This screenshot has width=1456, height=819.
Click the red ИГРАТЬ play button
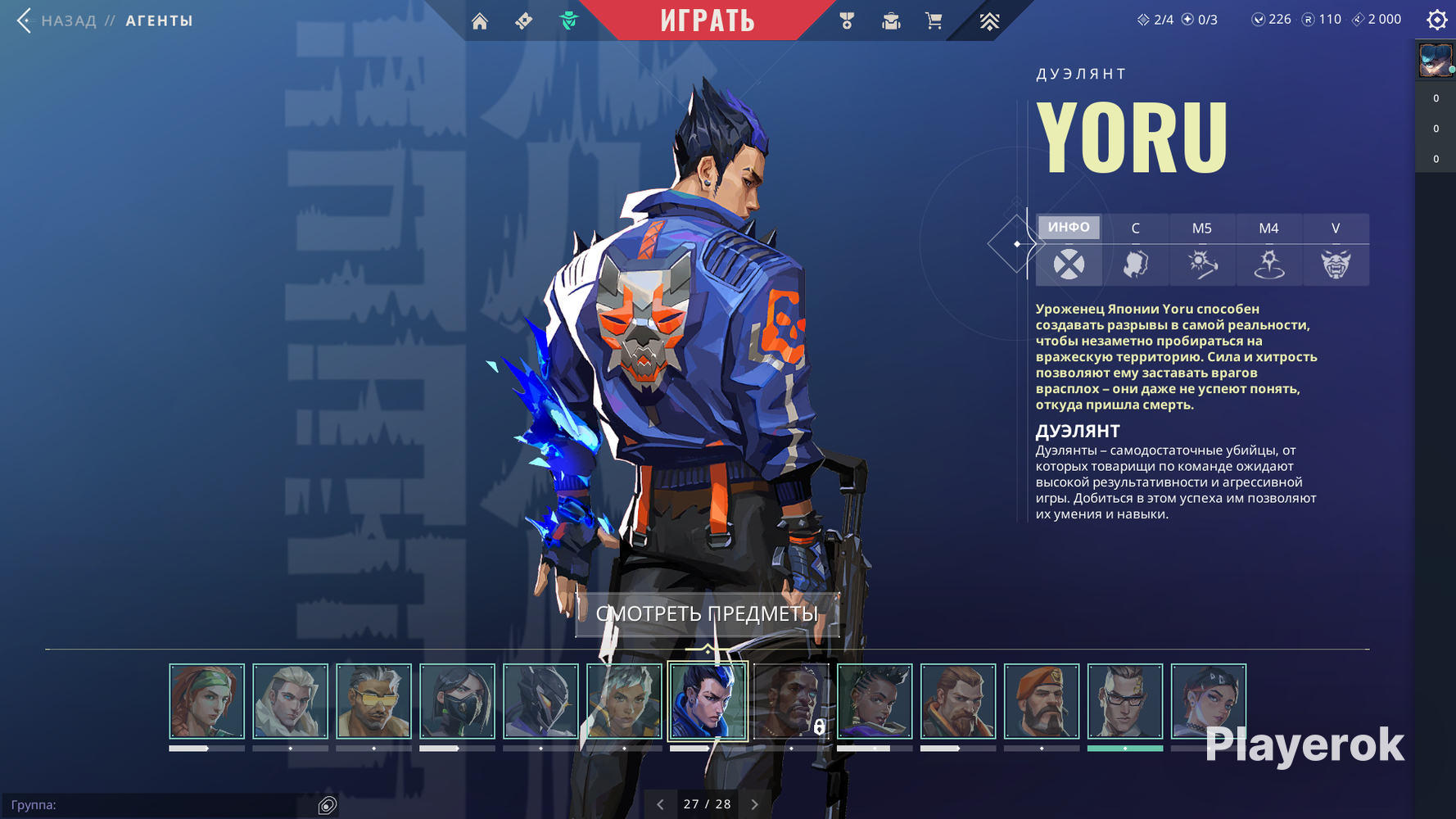click(708, 20)
